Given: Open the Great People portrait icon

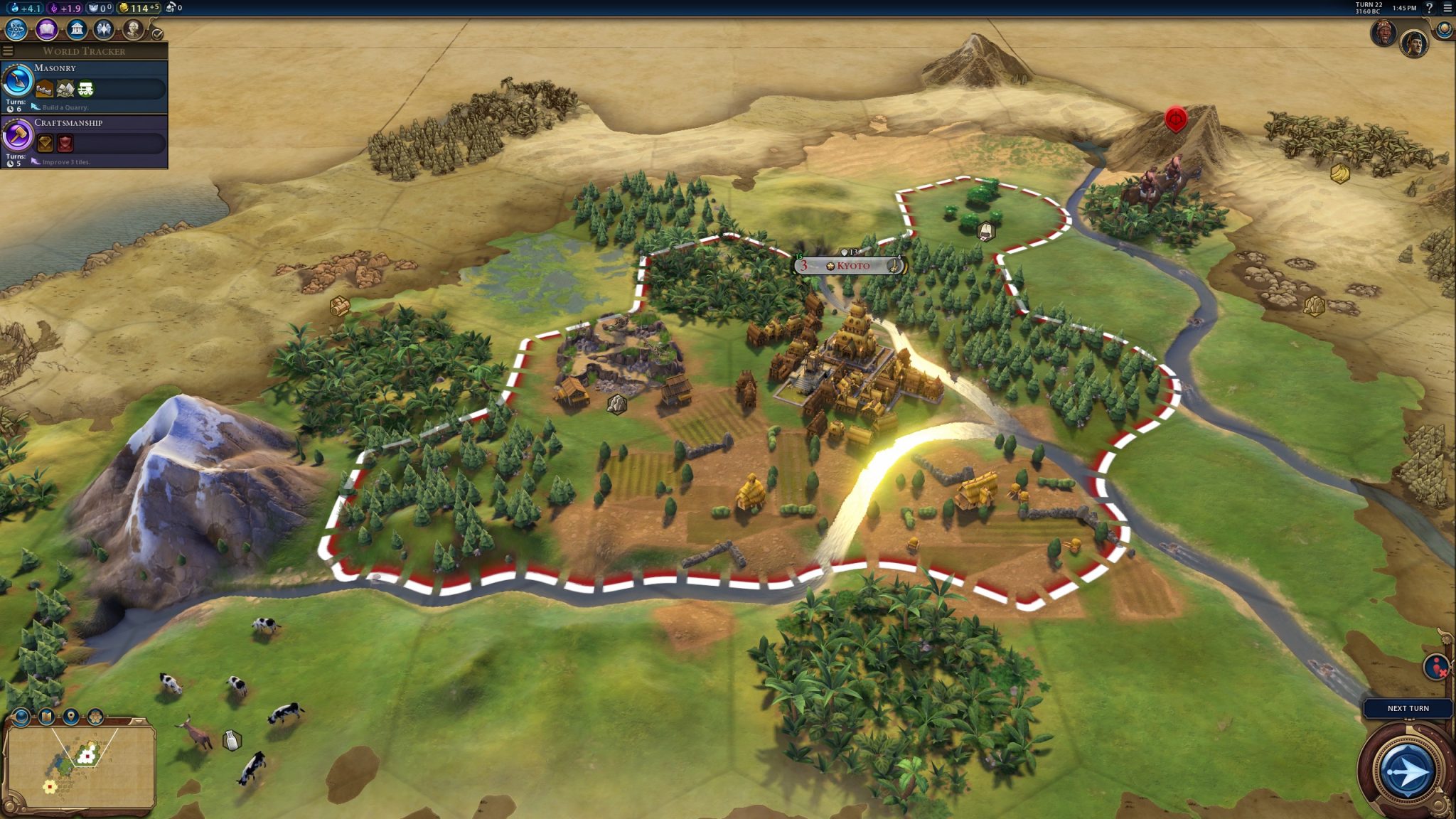Looking at the screenshot, I should 133,29.
